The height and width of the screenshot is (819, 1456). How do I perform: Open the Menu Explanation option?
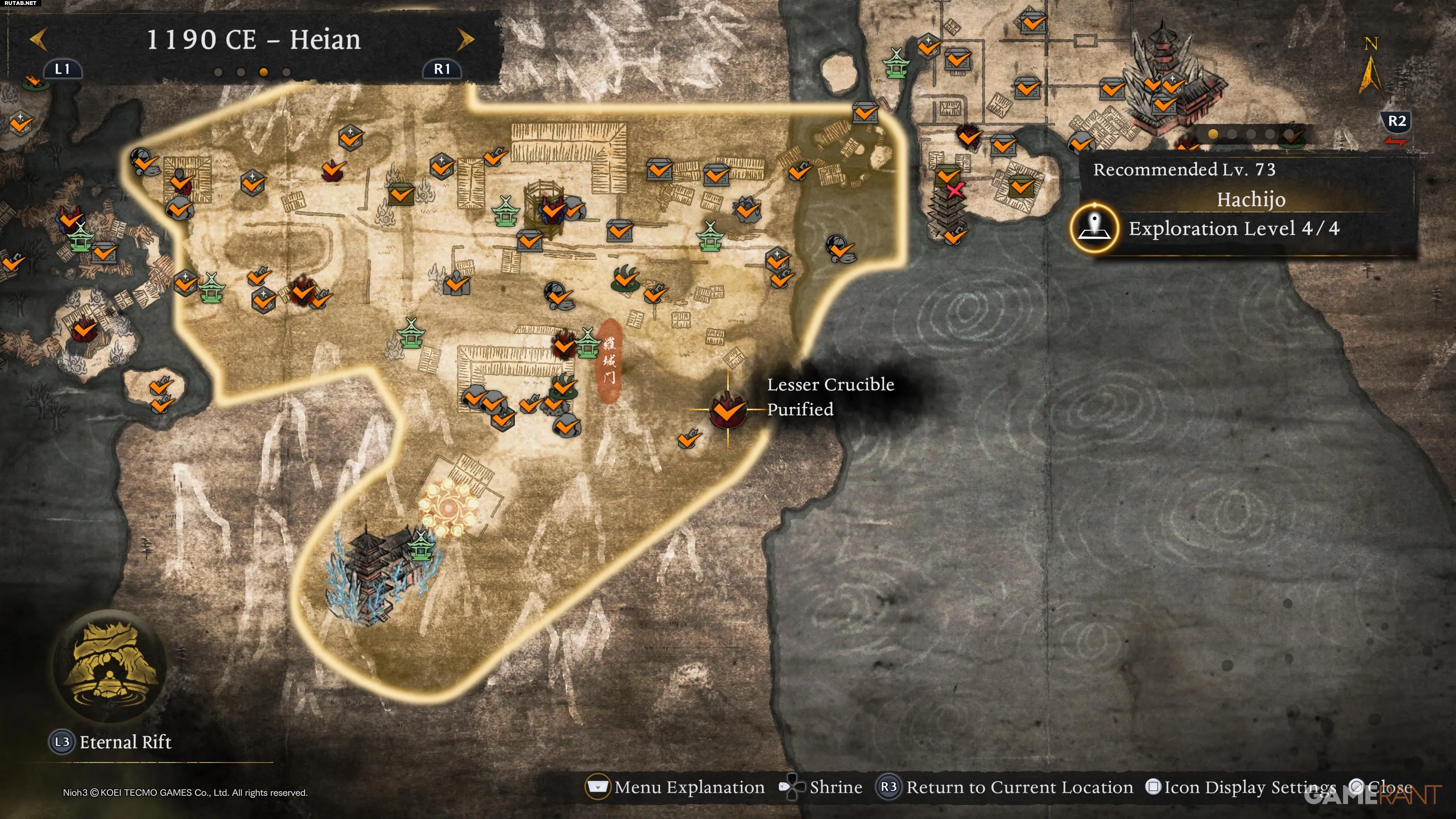point(689,787)
